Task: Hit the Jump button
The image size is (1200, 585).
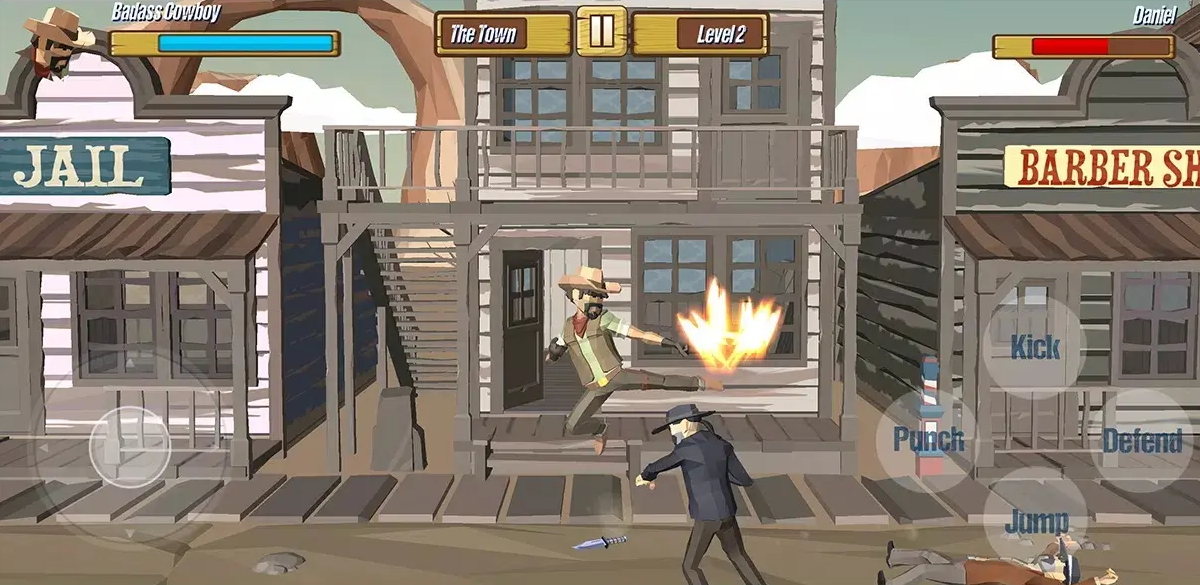Action: click(1035, 520)
